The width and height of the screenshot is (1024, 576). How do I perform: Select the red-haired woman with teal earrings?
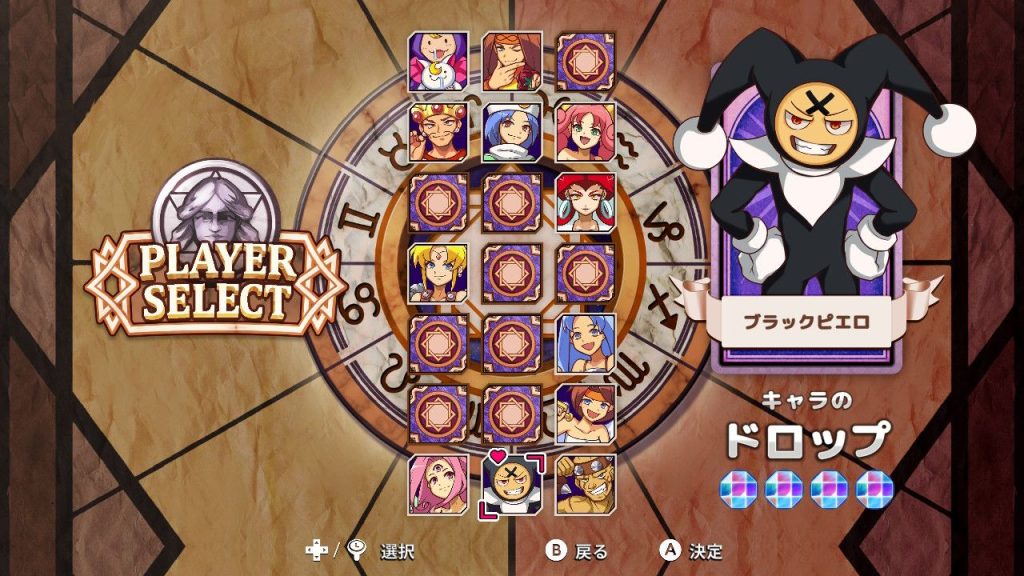coord(585,203)
